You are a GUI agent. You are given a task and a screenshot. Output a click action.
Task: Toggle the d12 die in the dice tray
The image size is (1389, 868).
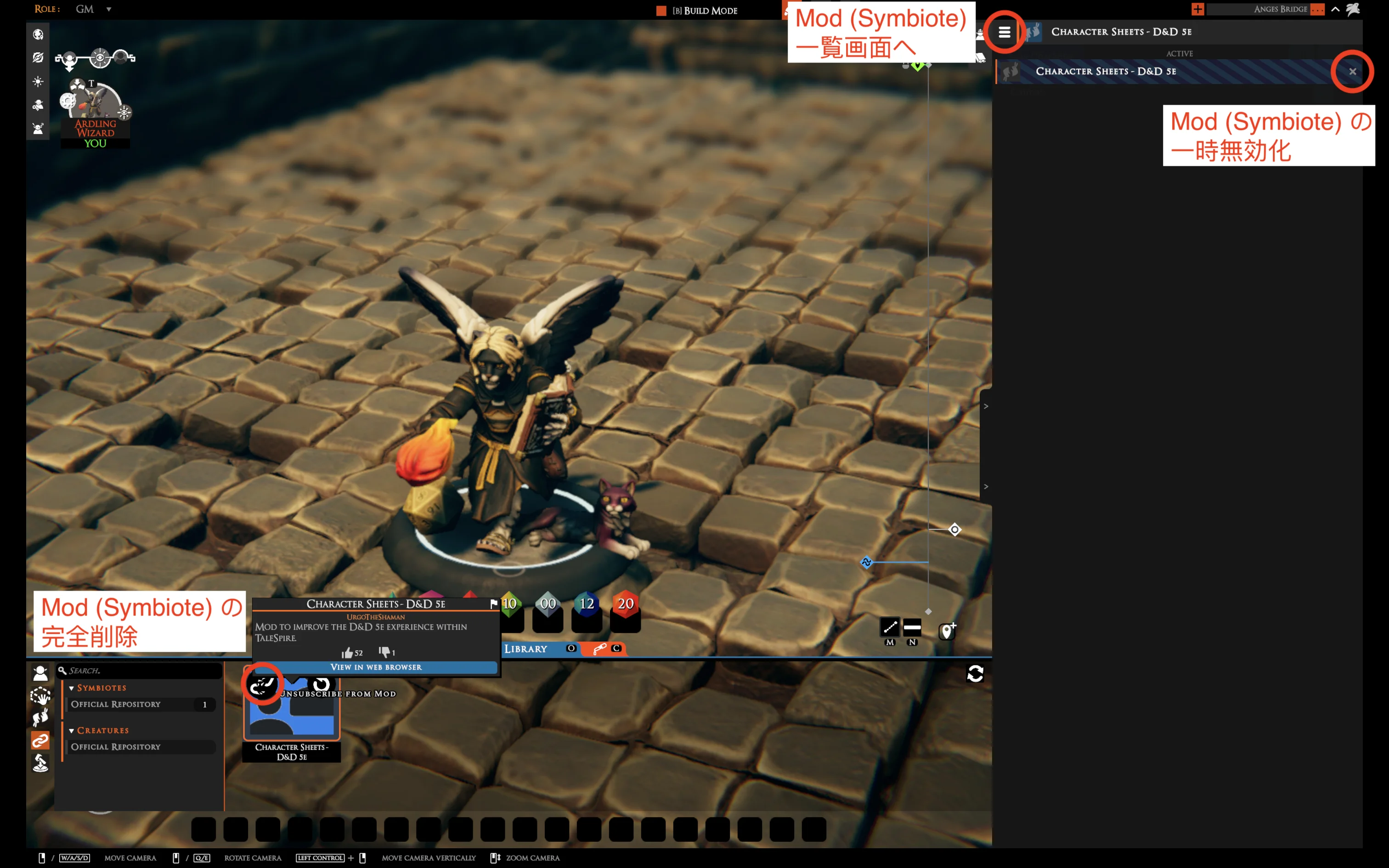pyautogui.click(x=587, y=603)
